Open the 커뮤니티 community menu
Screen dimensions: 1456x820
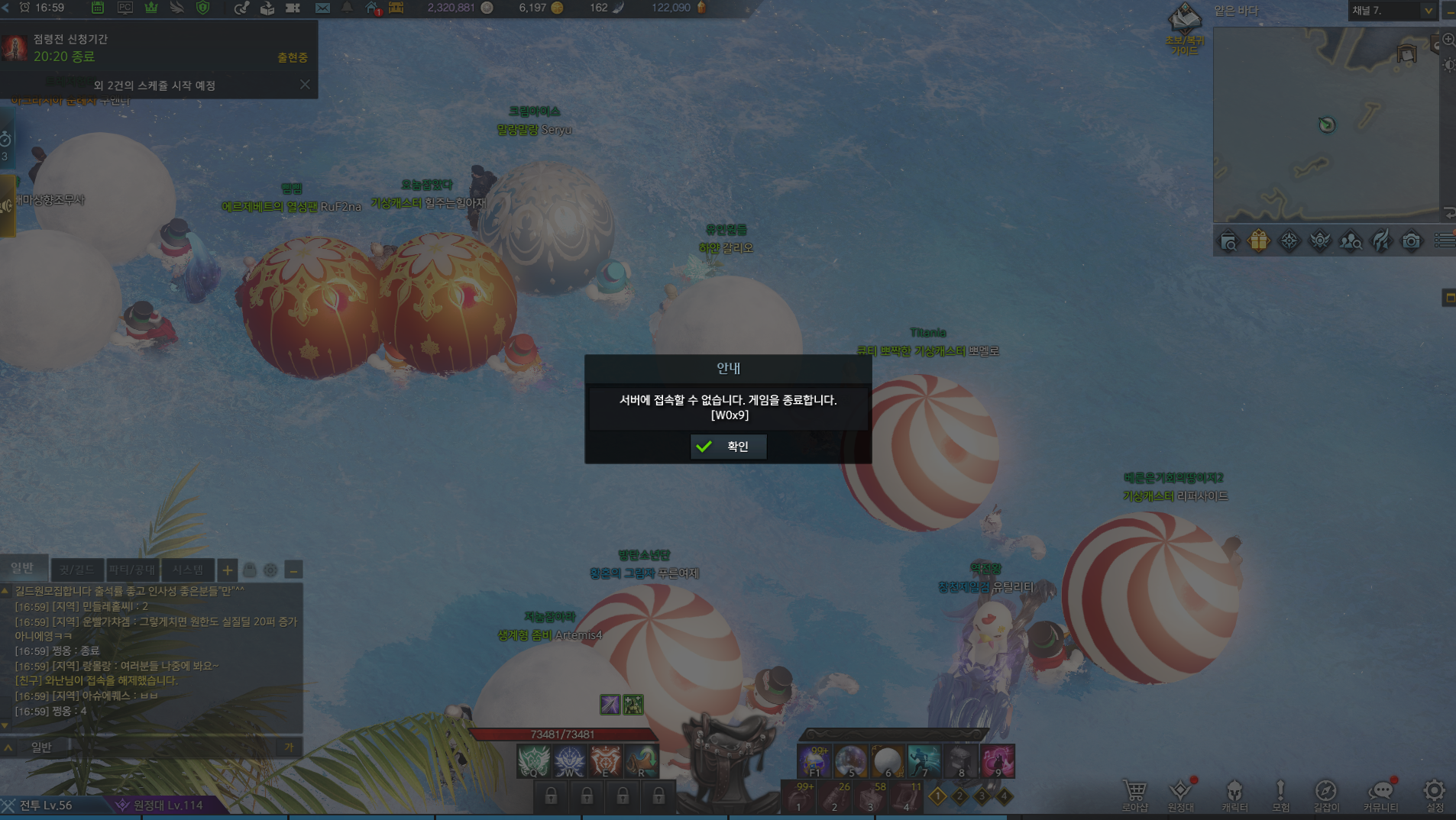click(1380, 795)
